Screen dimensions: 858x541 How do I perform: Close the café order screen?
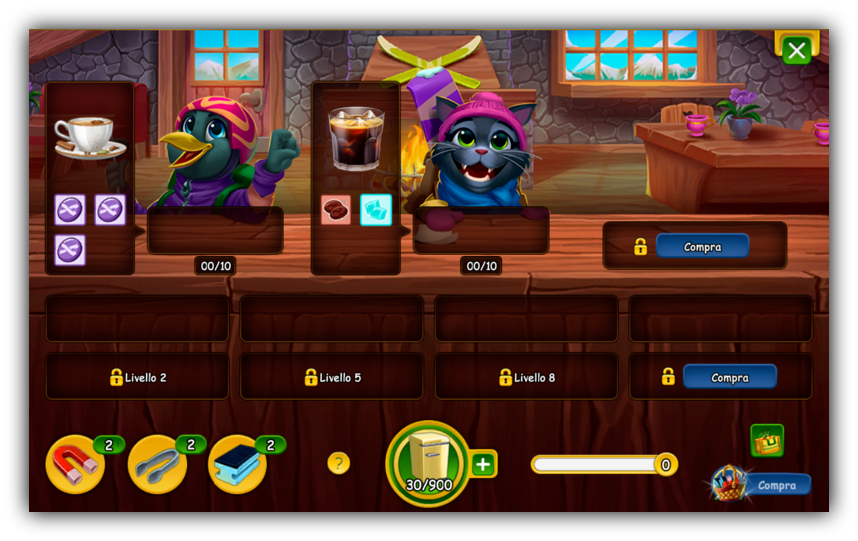[796, 51]
